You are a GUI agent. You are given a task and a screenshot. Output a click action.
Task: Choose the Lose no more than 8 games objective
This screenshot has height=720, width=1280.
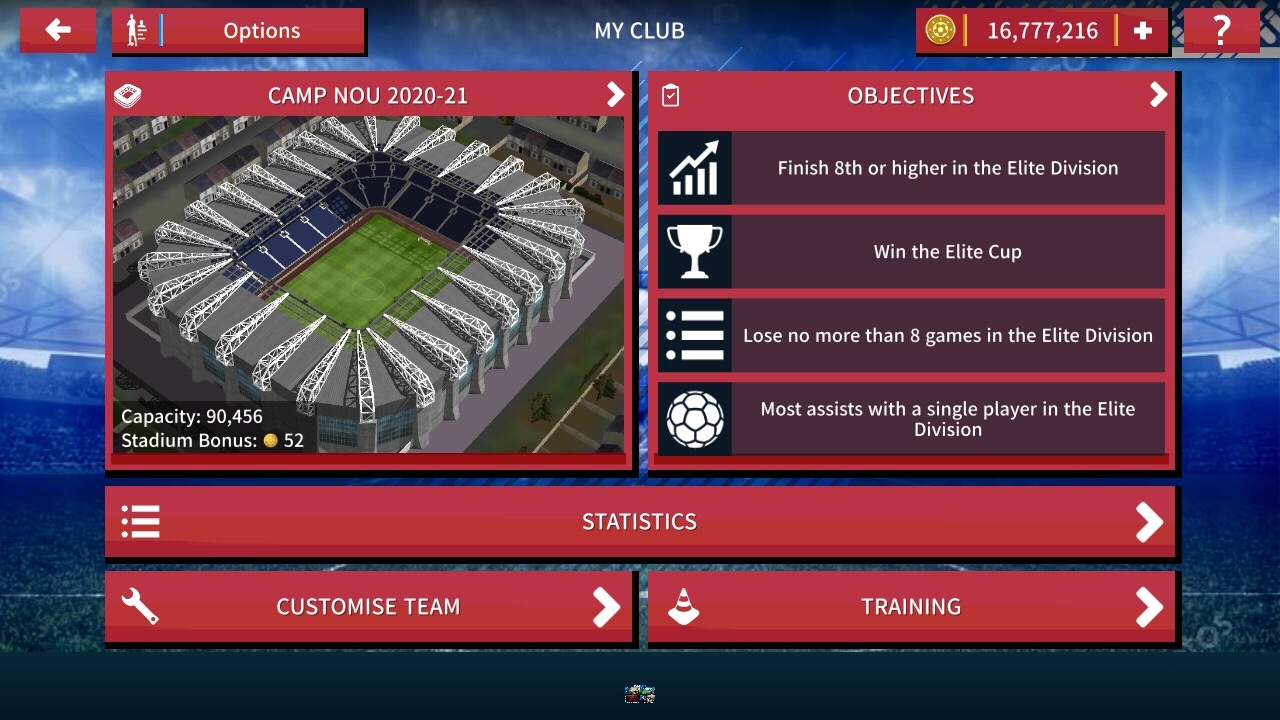(911, 336)
